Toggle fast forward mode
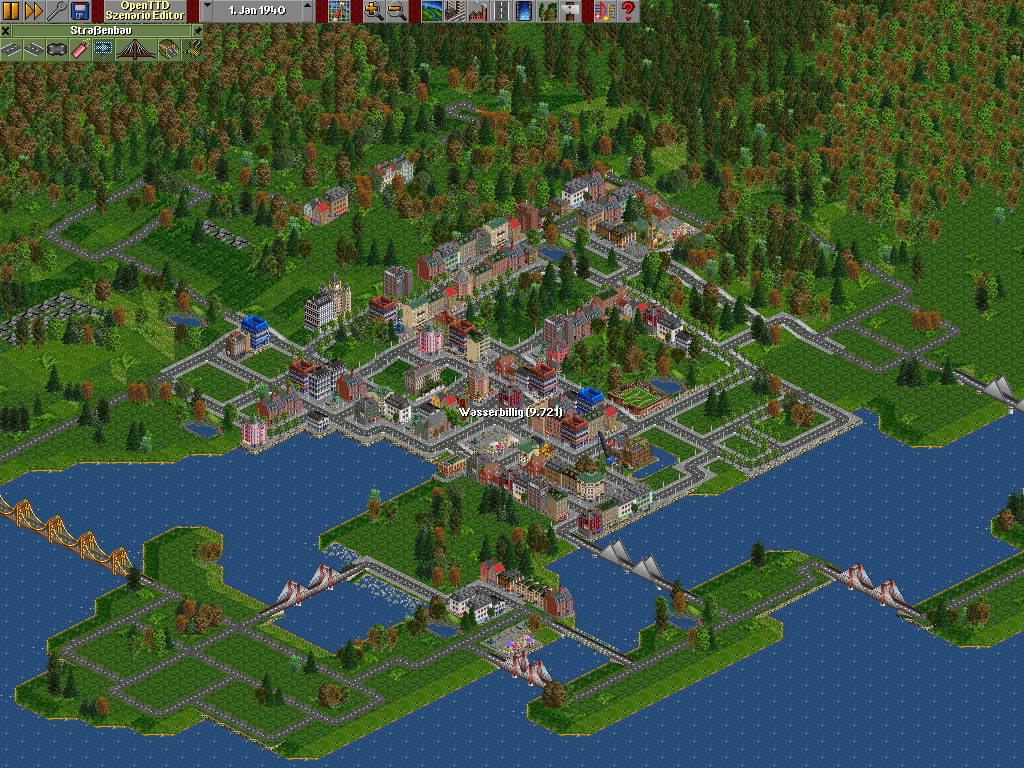The width and height of the screenshot is (1024, 768). (x=33, y=11)
